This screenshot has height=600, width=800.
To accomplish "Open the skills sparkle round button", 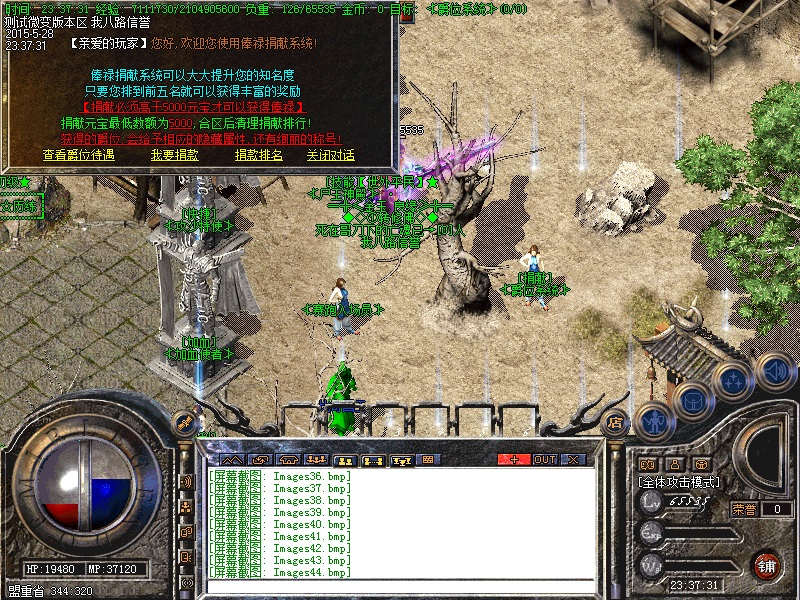I will coord(733,382).
